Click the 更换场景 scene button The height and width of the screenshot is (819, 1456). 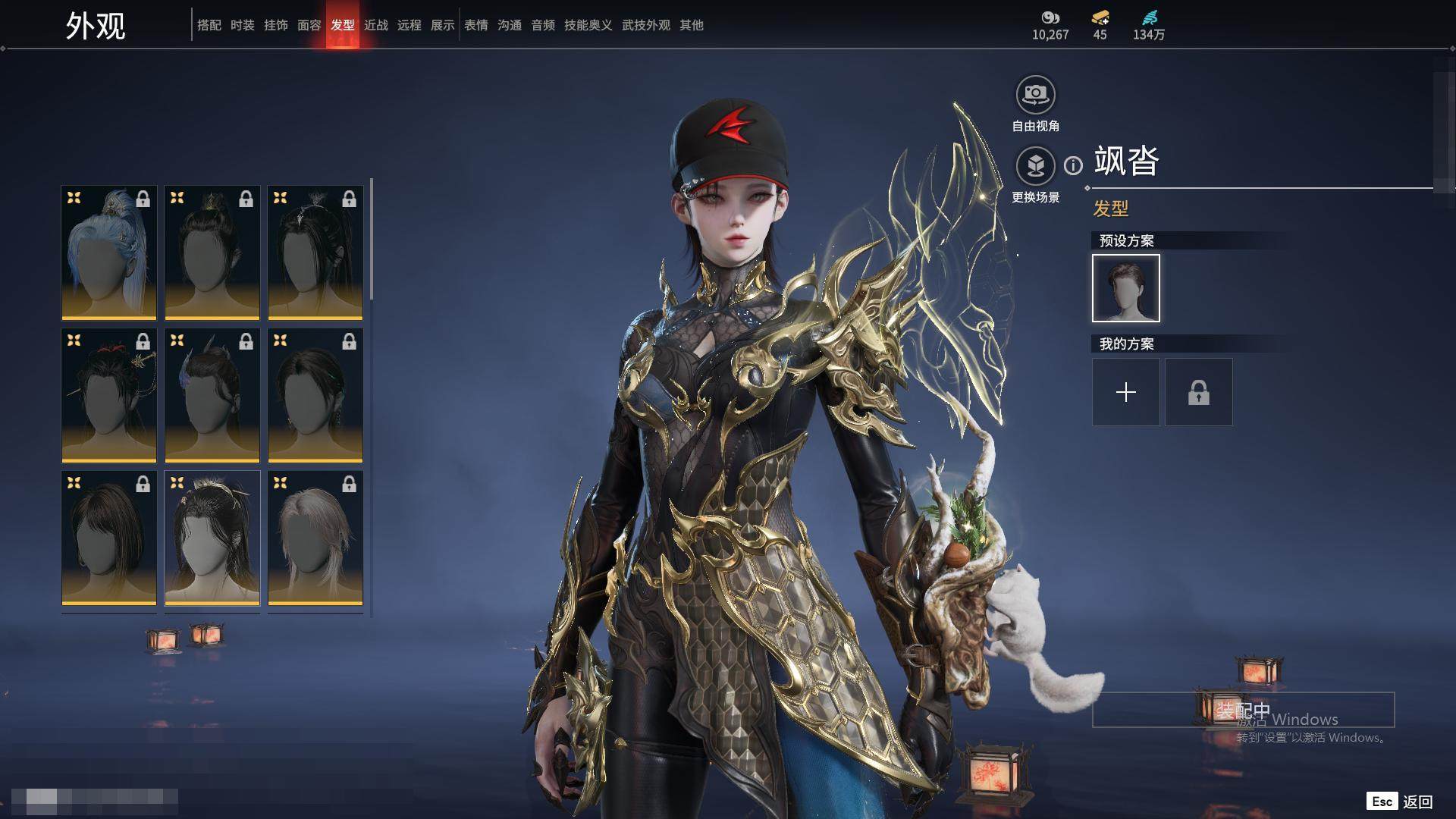tap(1035, 166)
